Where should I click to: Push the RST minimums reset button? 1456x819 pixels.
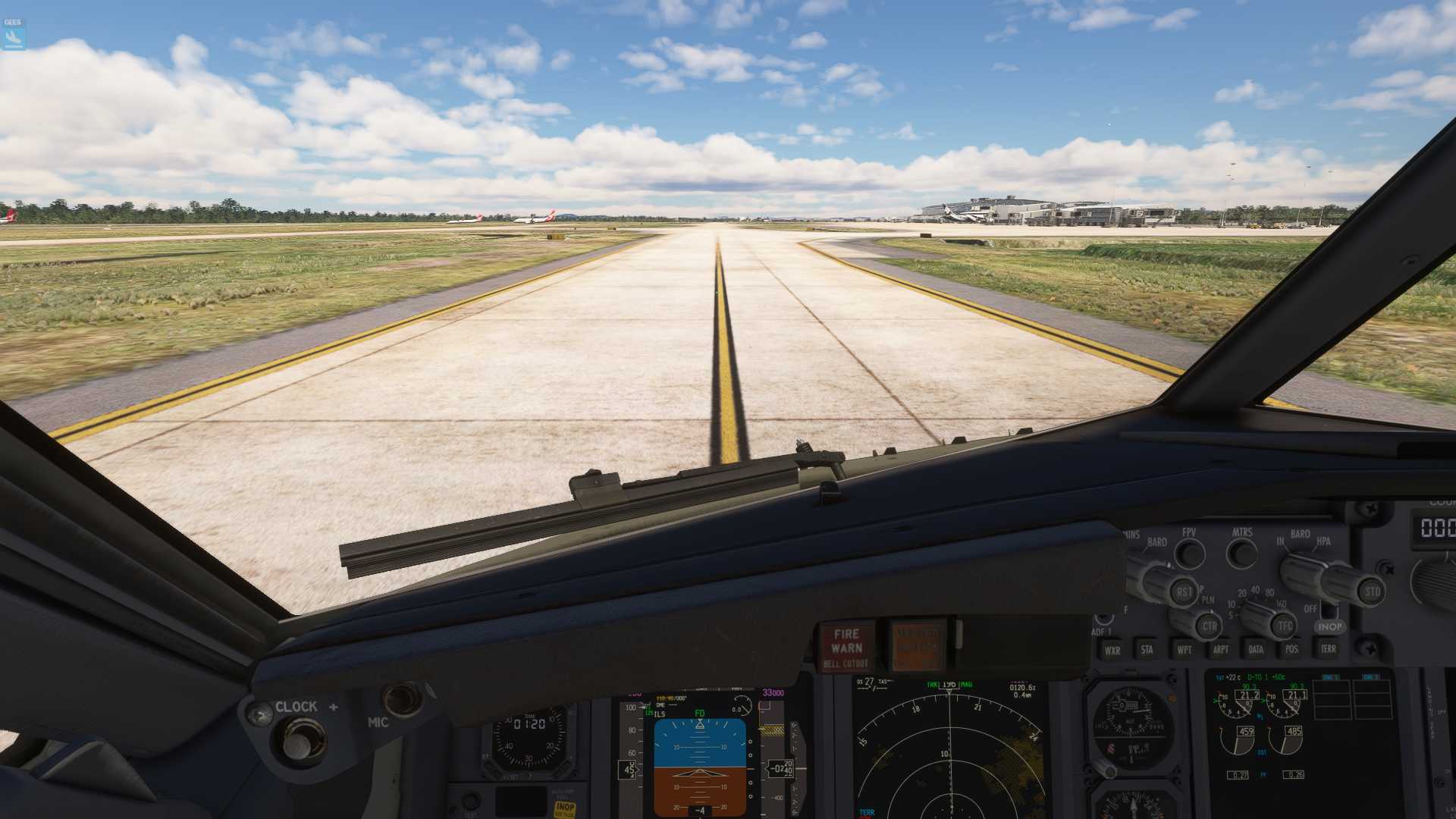click(1184, 592)
